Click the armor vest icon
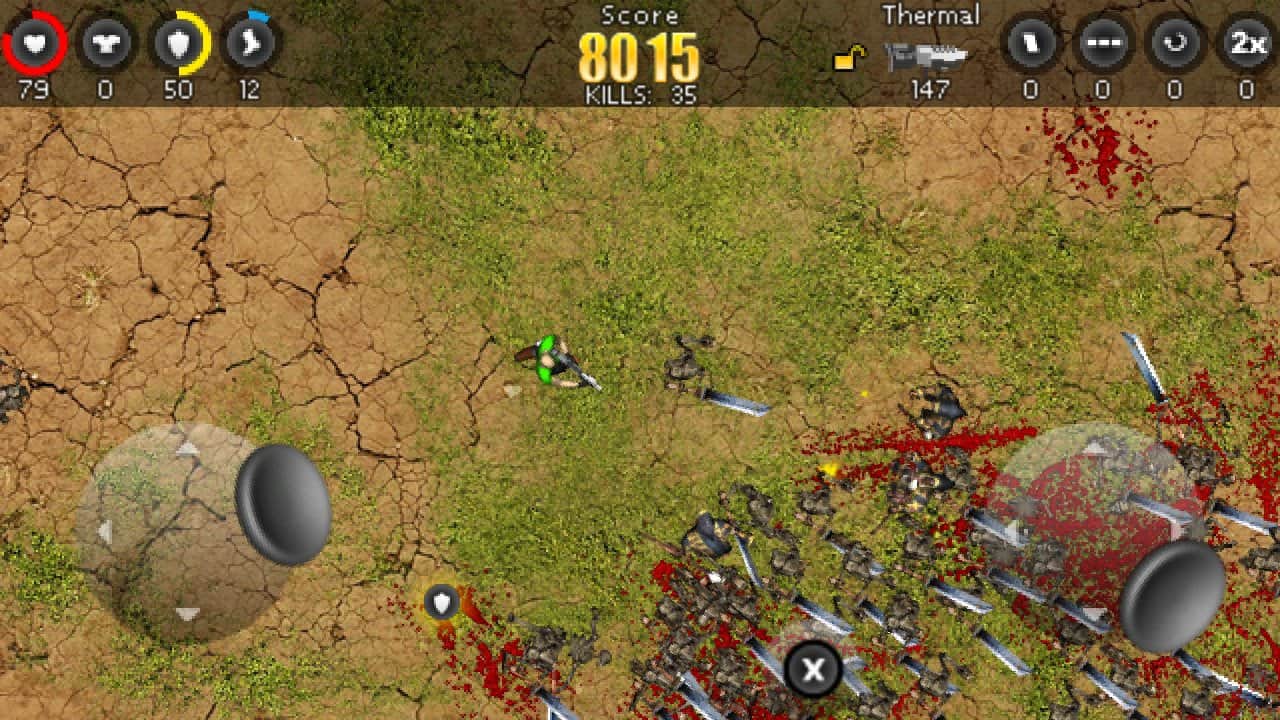Viewport: 1280px width, 720px height. pos(105,42)
